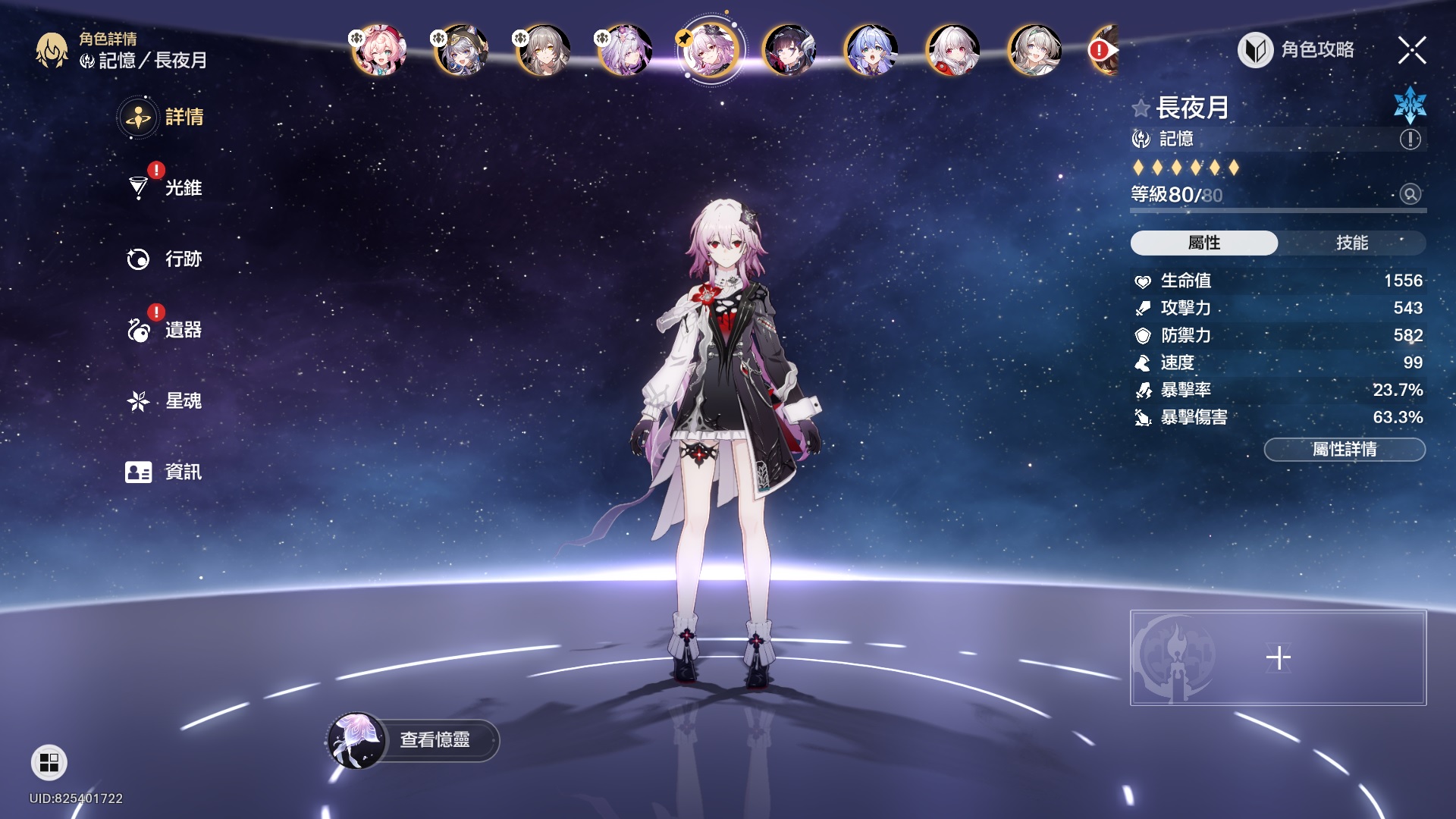
Task: Click the level magnifier preview icon
Action: pos(1410,194)
